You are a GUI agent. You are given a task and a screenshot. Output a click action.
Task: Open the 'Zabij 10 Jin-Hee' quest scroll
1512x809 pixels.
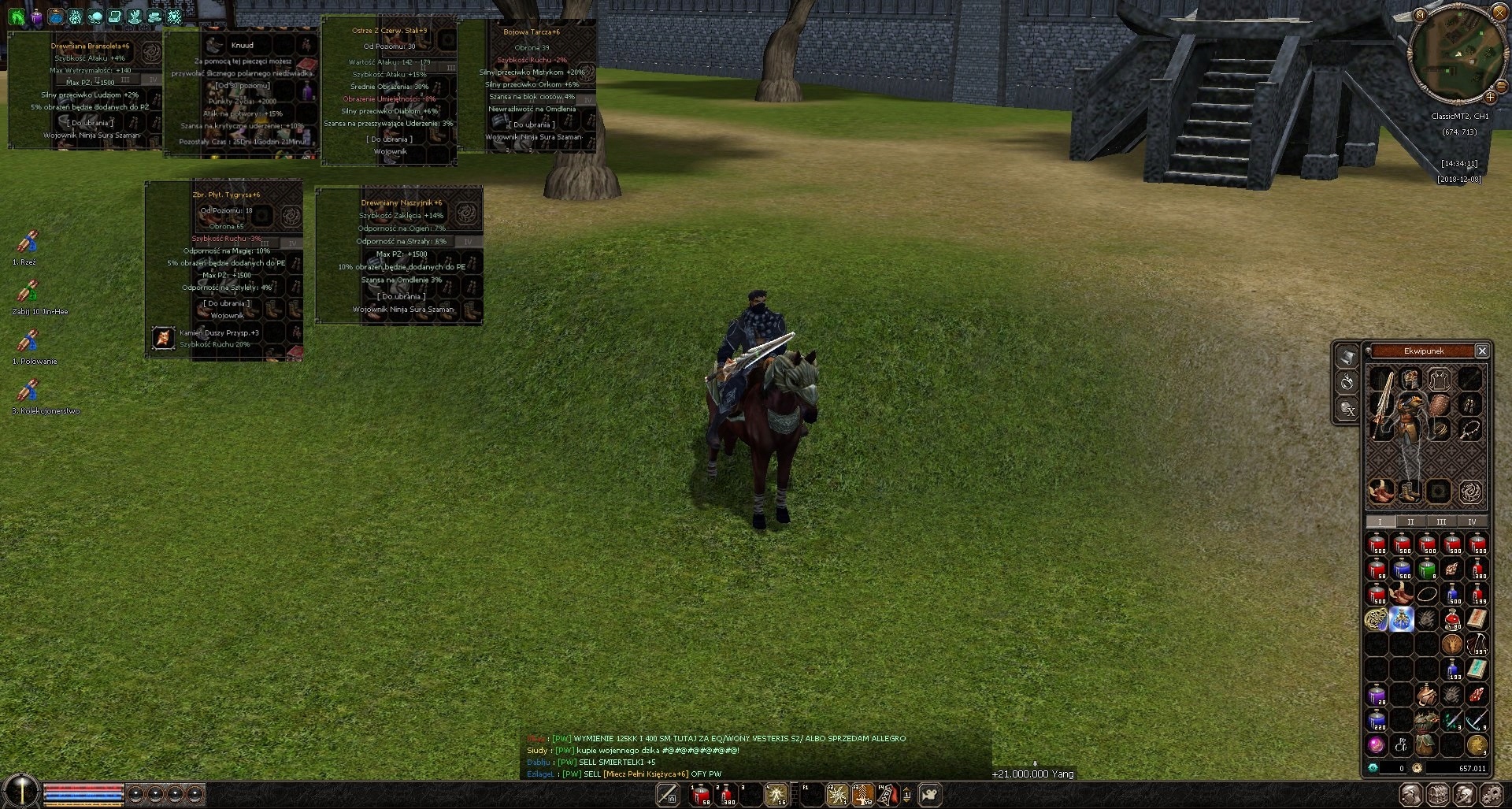pos(28,291)
